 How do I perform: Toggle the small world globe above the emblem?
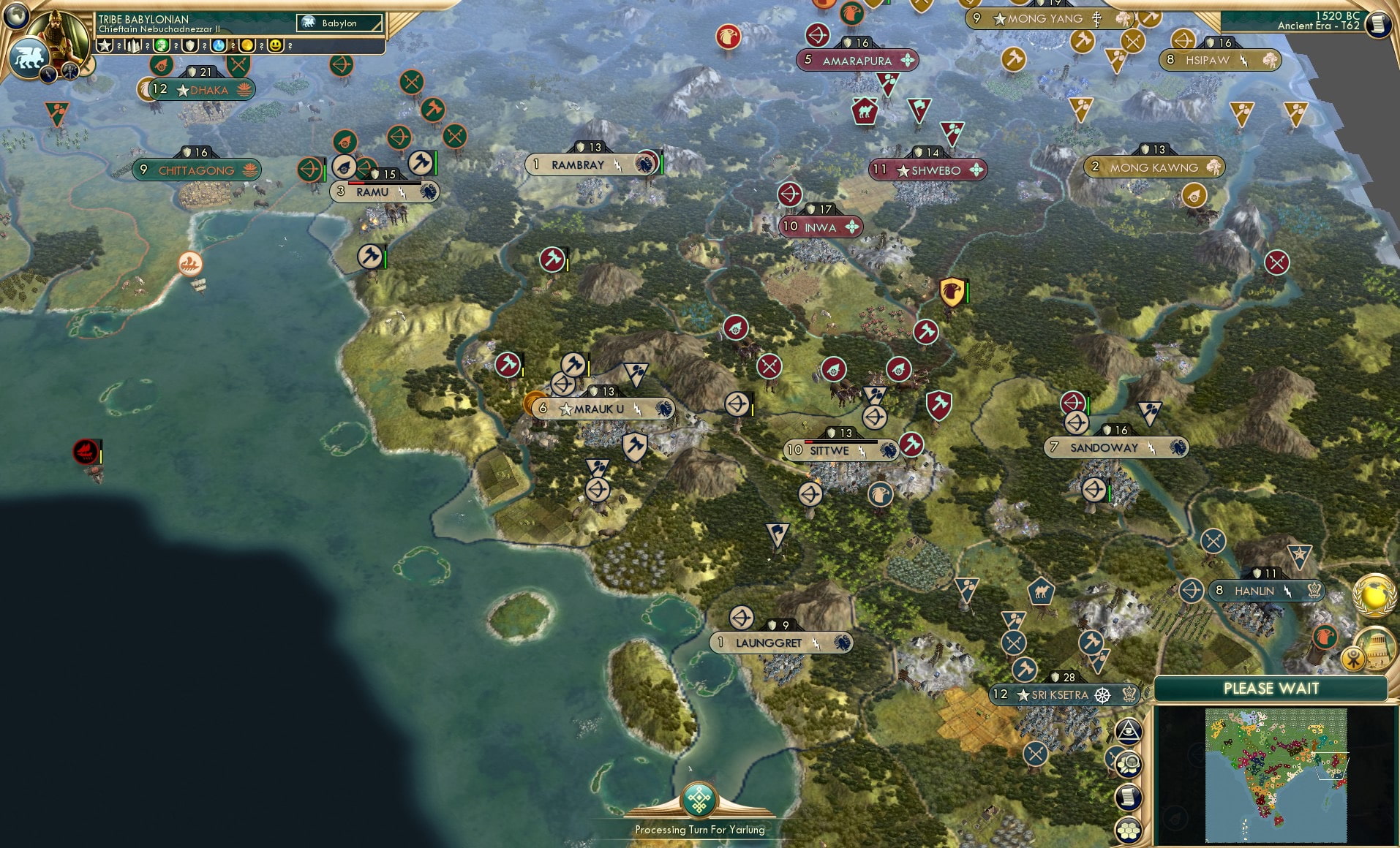[15, 16]
